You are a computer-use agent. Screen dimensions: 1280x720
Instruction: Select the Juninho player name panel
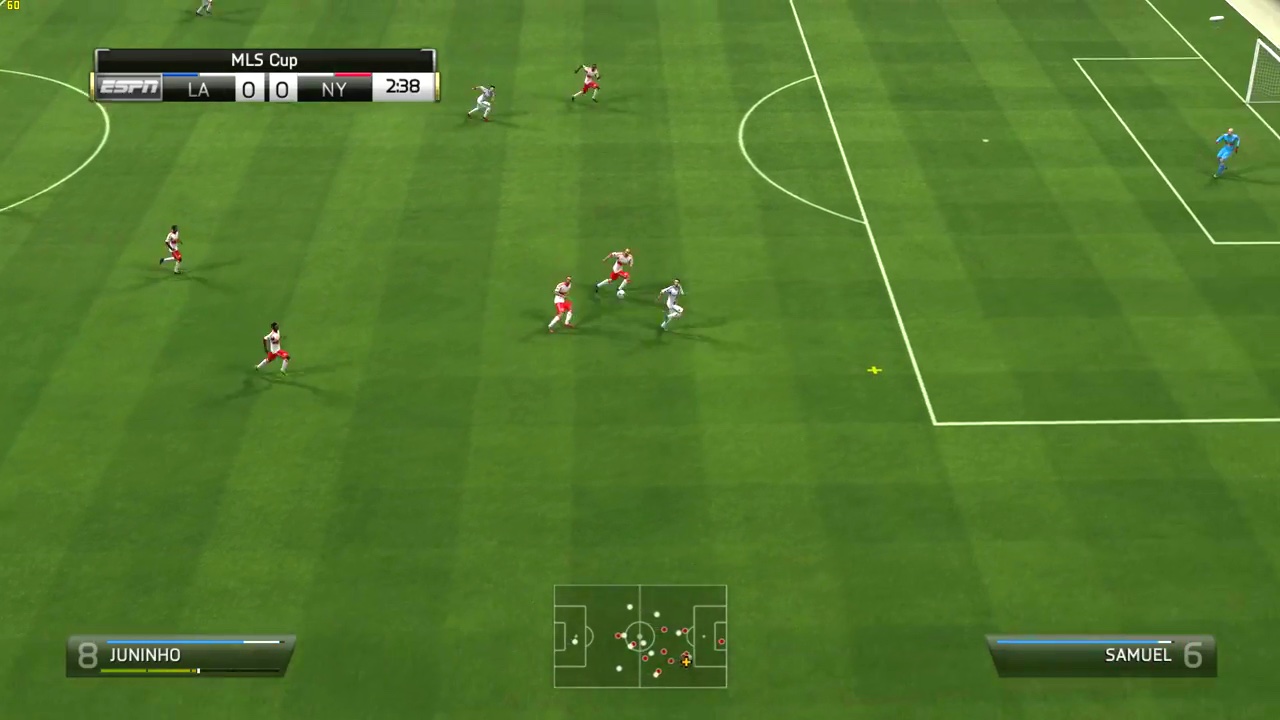[x=180, y=656]
